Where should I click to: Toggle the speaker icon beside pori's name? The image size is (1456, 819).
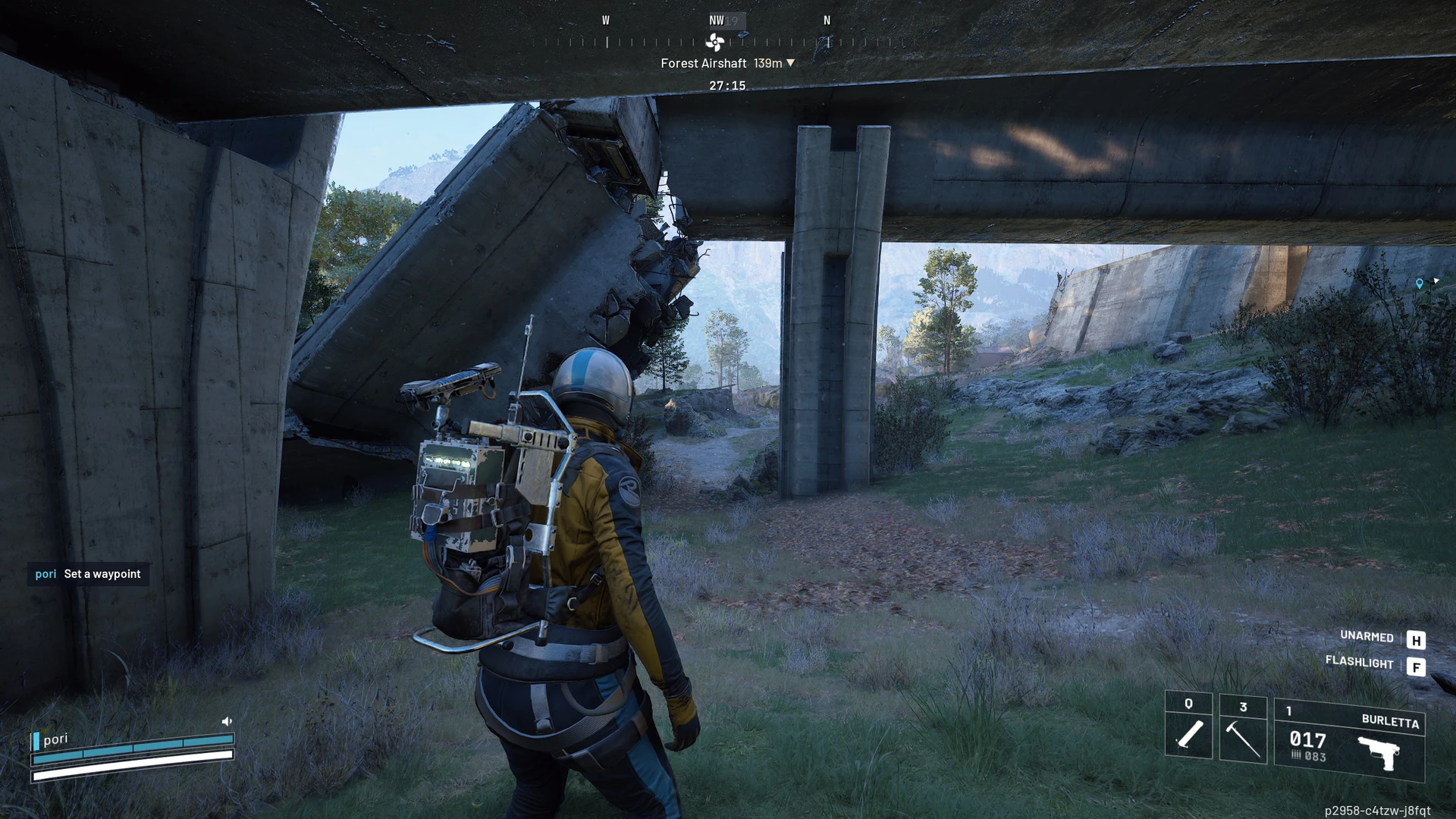coord(226,721)
